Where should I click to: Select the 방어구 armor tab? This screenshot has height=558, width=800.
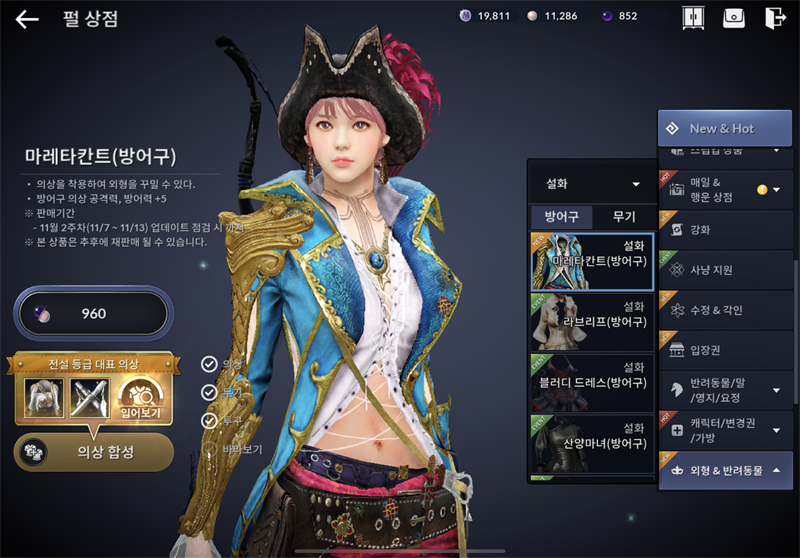pos(561,216)
